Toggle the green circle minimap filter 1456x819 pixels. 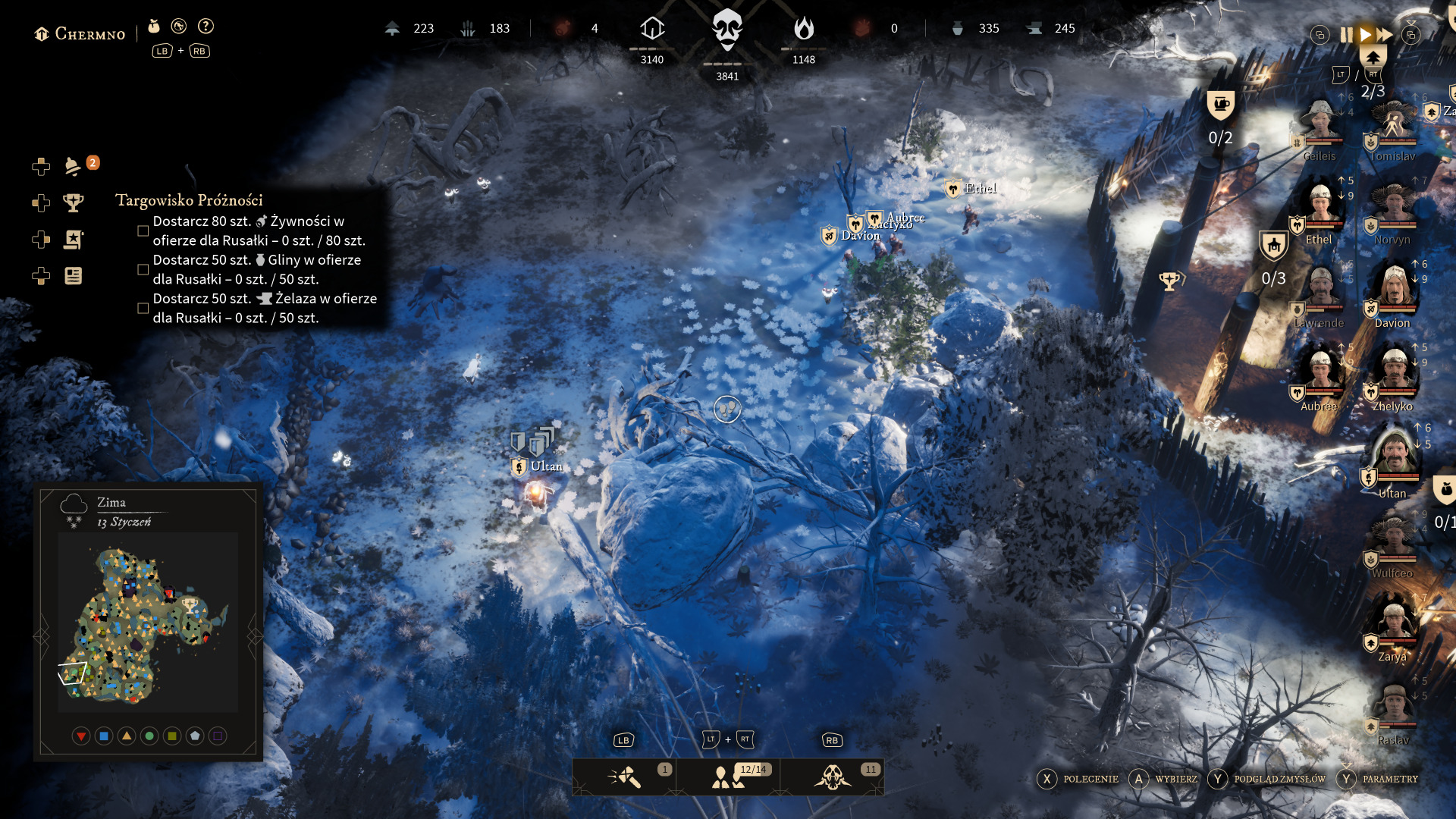(149, 736)
